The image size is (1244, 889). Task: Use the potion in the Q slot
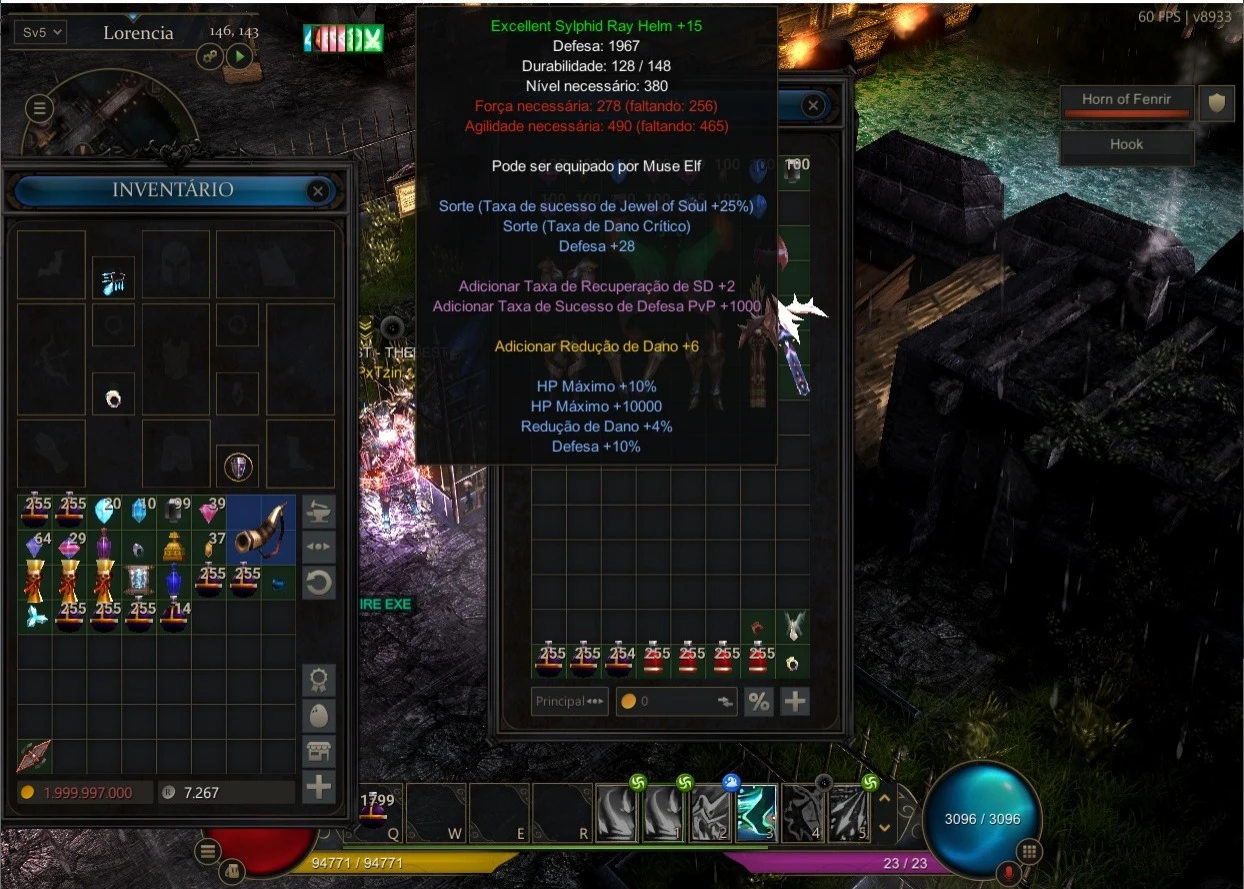click(377, 812)
